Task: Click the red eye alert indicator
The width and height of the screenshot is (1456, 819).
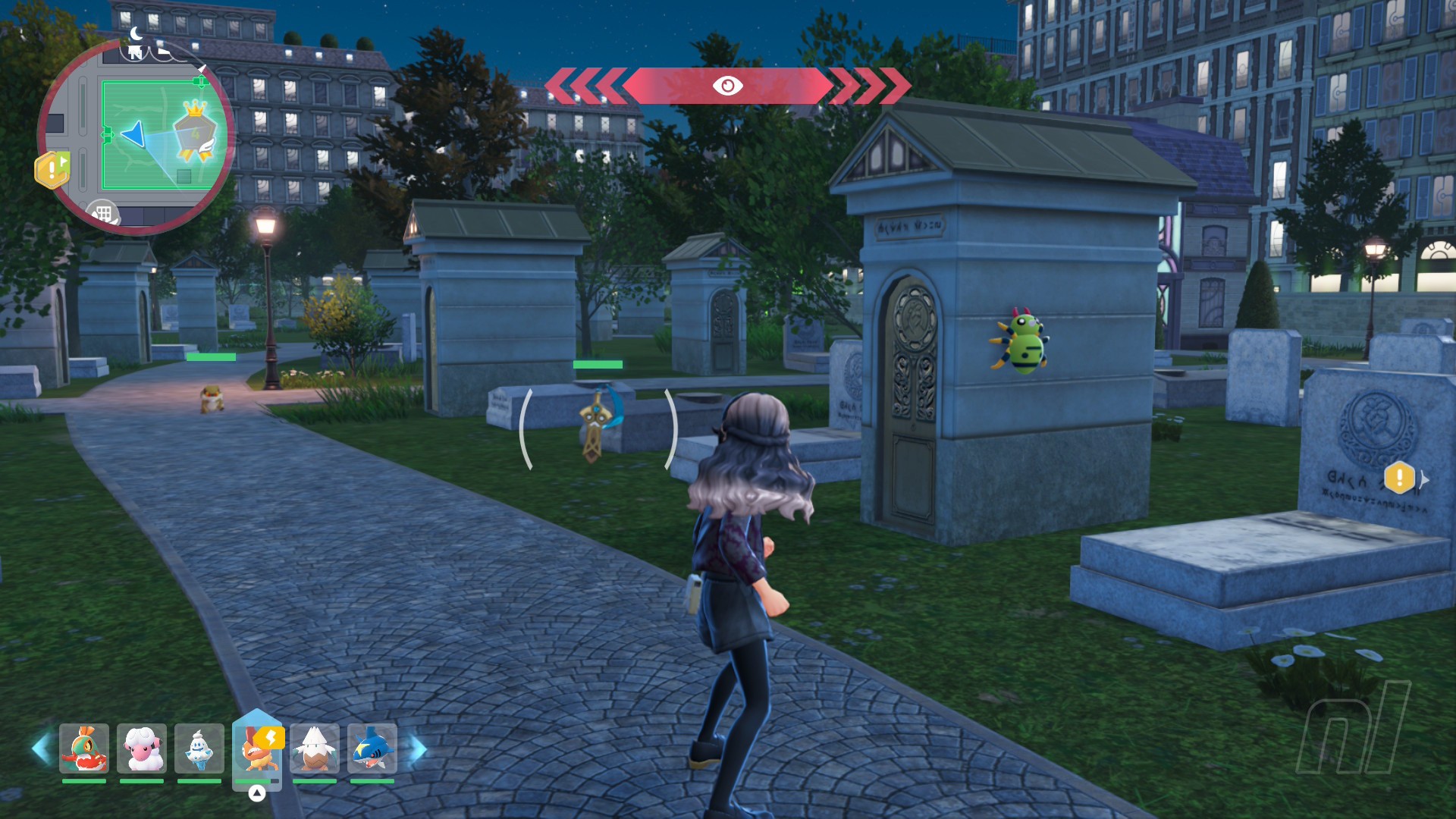Action: pos(727,86)
